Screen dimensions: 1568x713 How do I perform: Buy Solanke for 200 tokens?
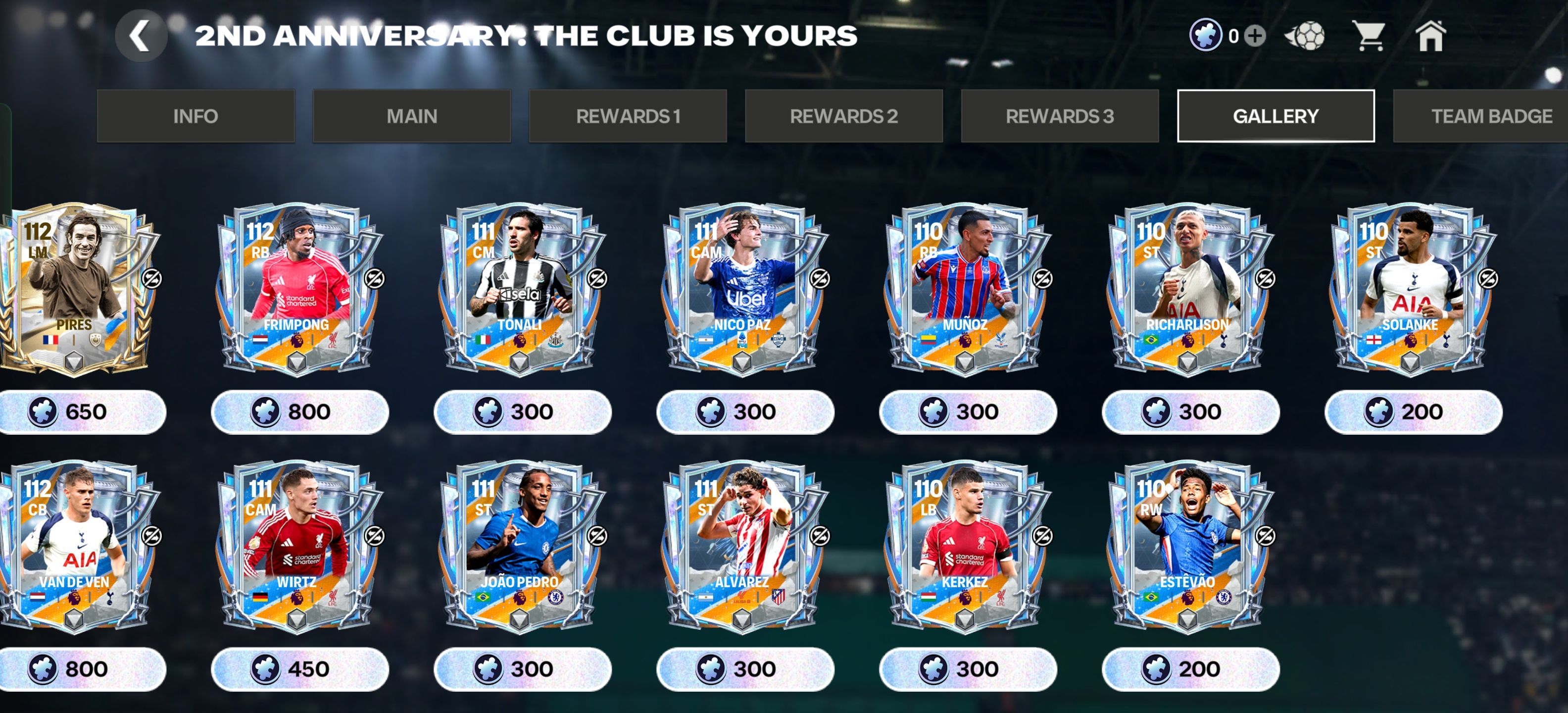[x=1413, y=412]
